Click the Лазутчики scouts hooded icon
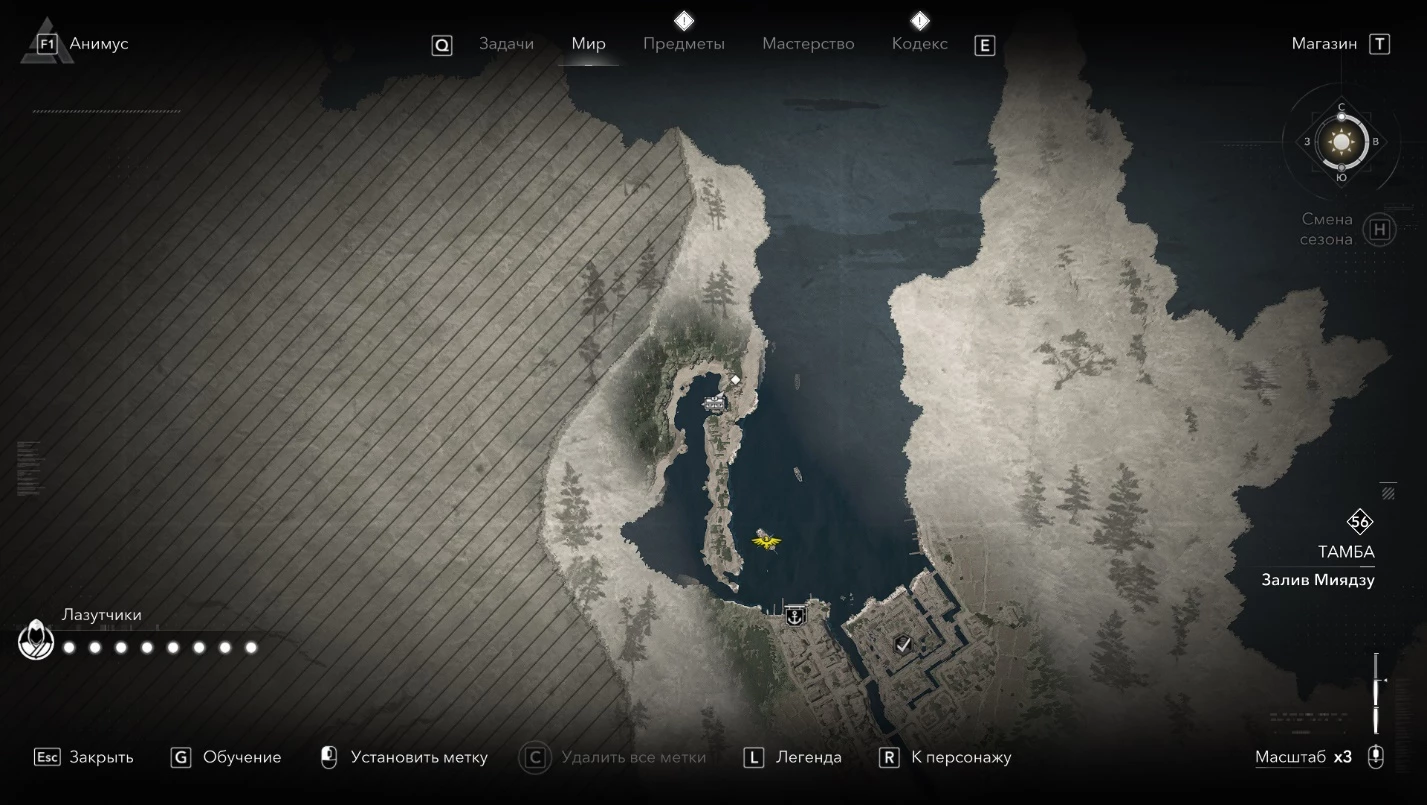1427x805 pixels. (36, 641)
